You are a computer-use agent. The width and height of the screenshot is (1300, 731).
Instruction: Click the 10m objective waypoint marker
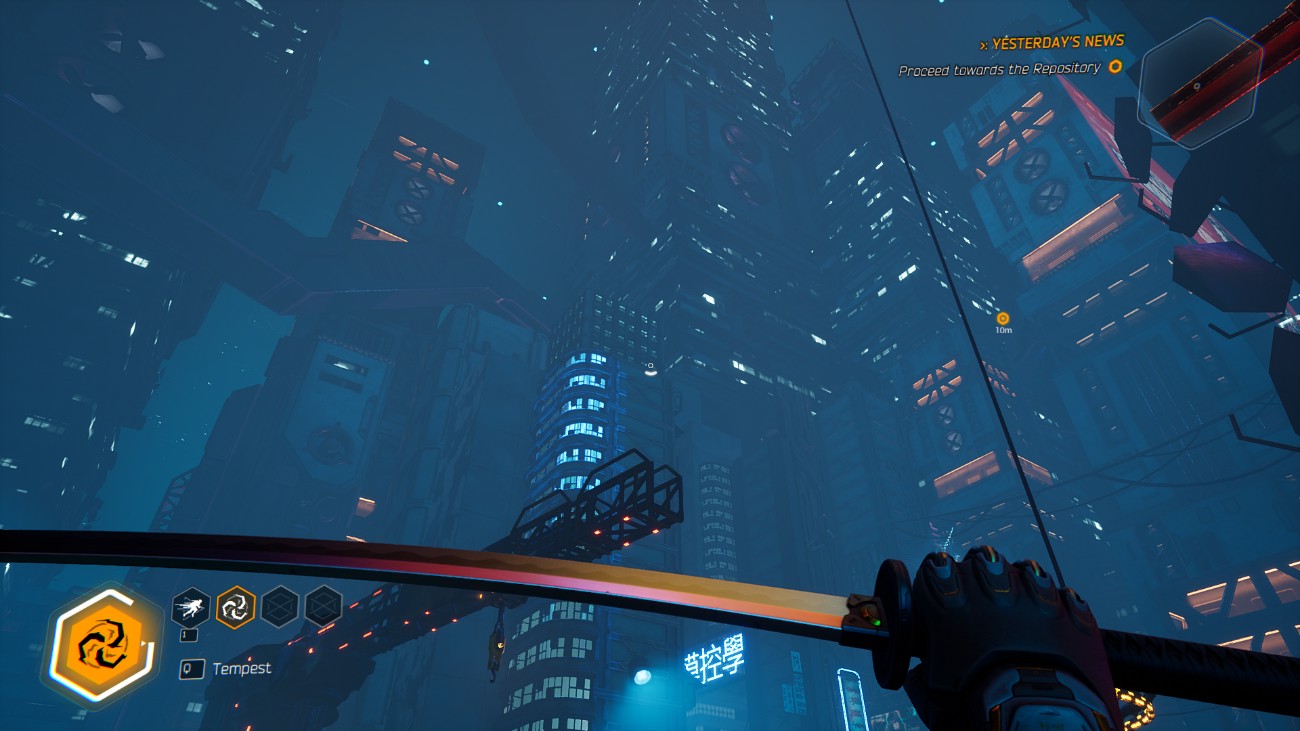click(x=1003, y=319)
